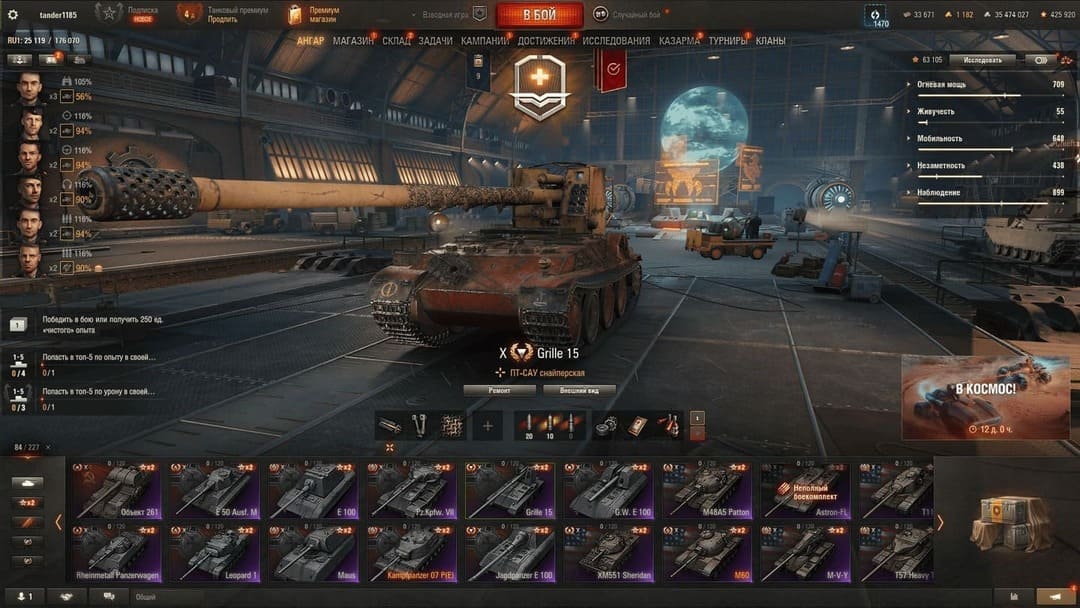Go to the КАЗАРМА tab
Viewport: 1080px width, 608px height.
679,41
